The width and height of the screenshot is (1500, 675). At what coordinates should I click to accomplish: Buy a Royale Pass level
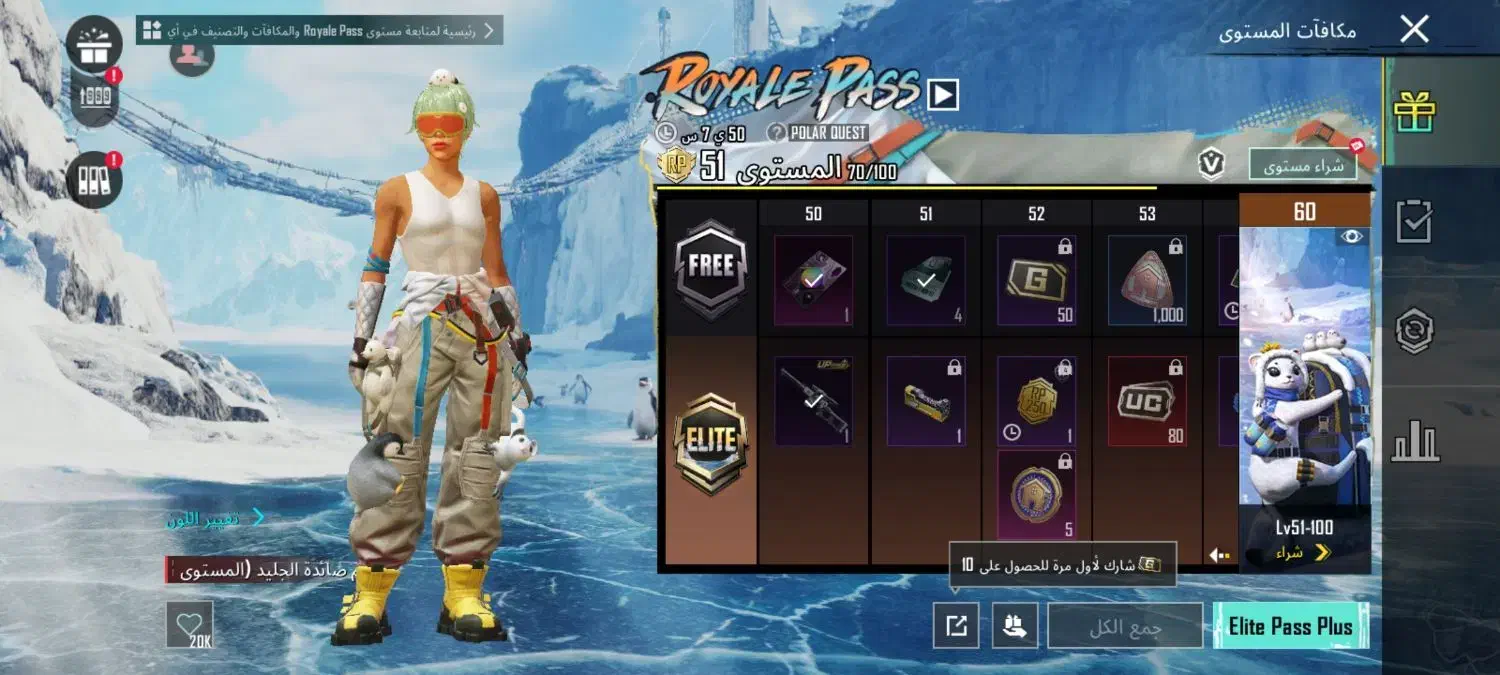[1302, 165]
